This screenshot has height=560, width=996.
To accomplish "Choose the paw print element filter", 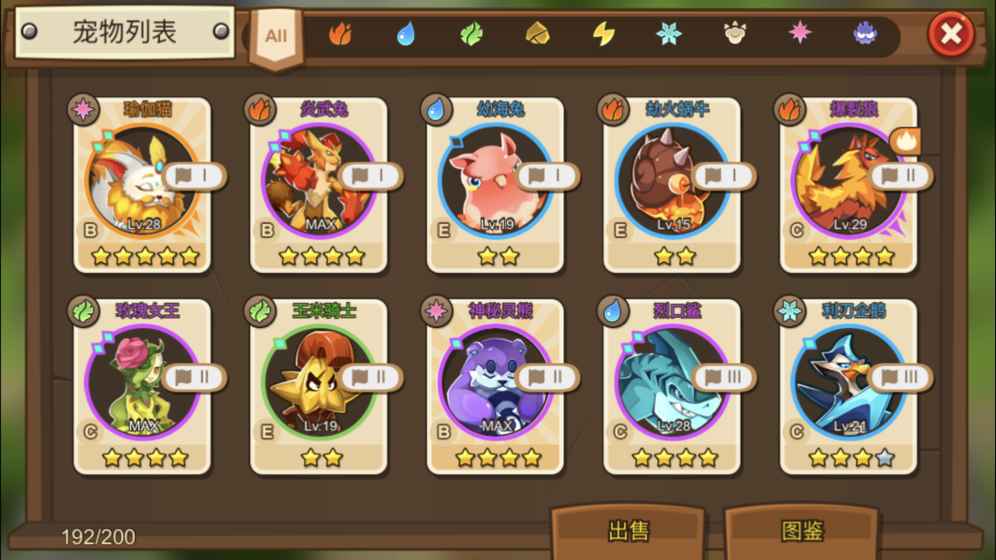I will 735,35.
